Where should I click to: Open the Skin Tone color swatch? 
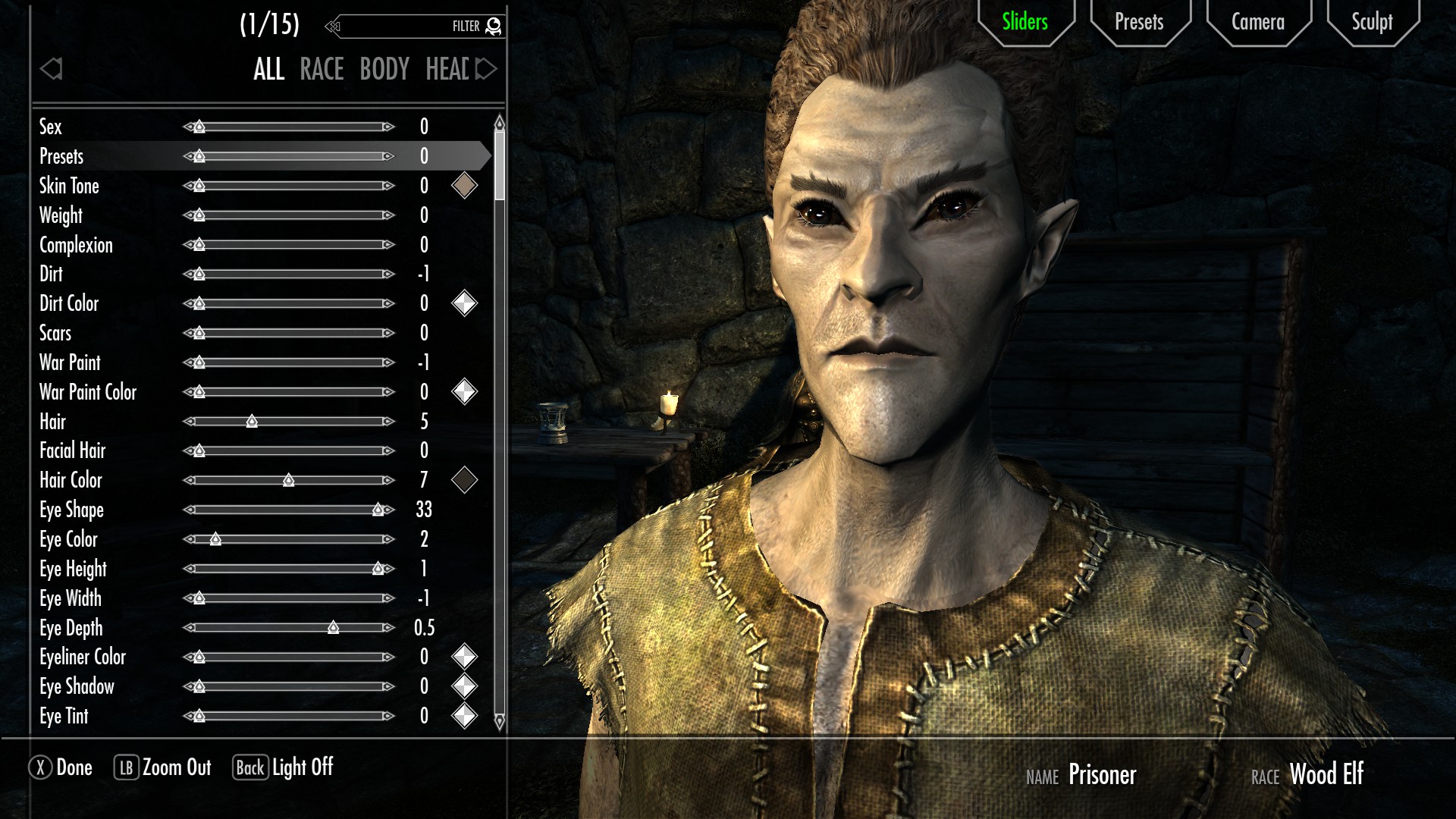tap(464, 186)
